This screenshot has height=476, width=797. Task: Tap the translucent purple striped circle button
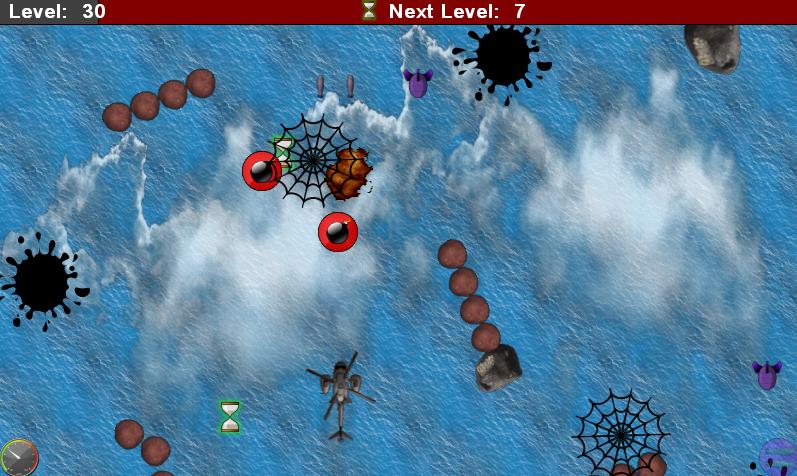click(x=778, y=457)
